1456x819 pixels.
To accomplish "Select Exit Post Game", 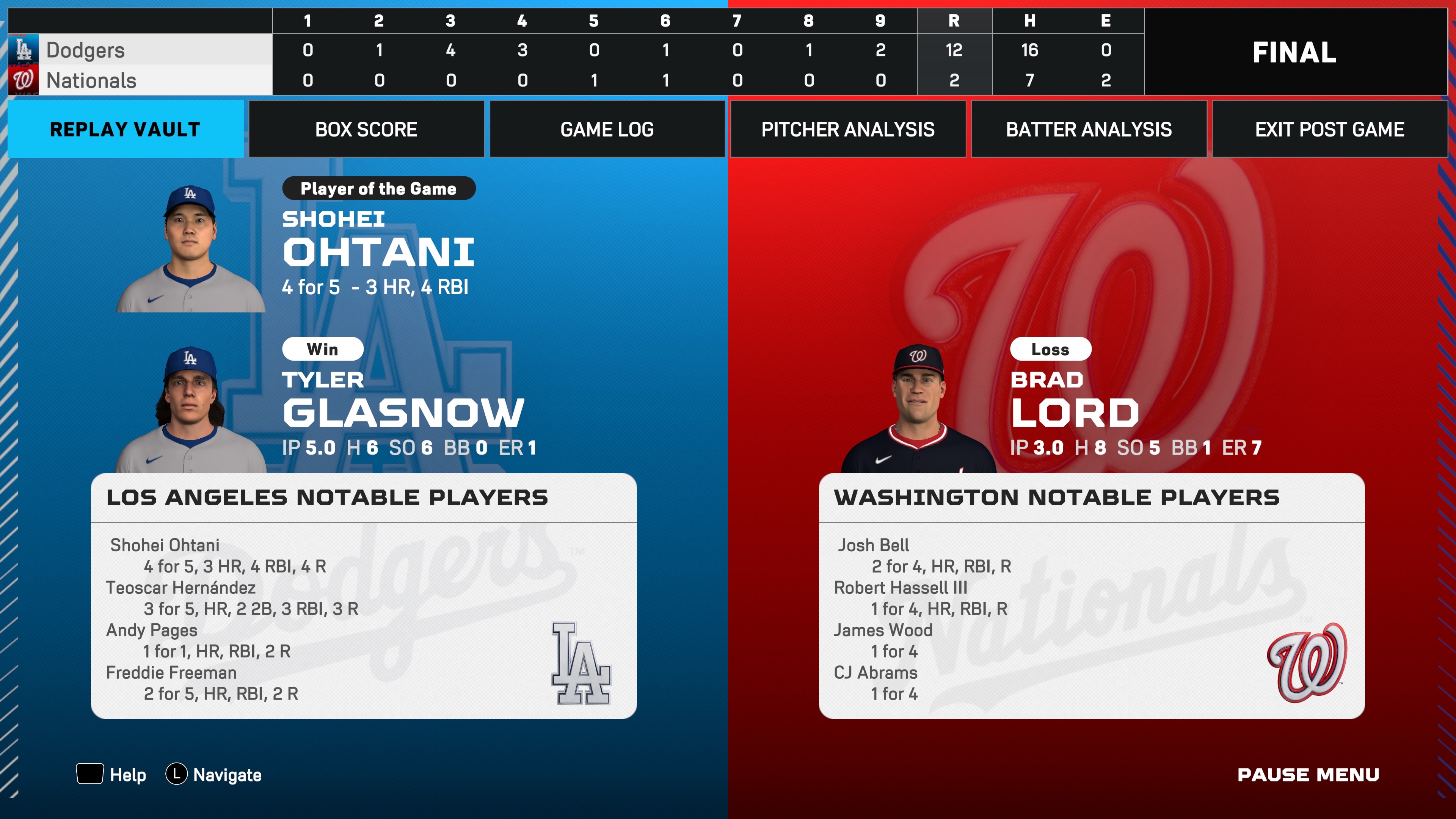I will click(x=1329, y=129).
